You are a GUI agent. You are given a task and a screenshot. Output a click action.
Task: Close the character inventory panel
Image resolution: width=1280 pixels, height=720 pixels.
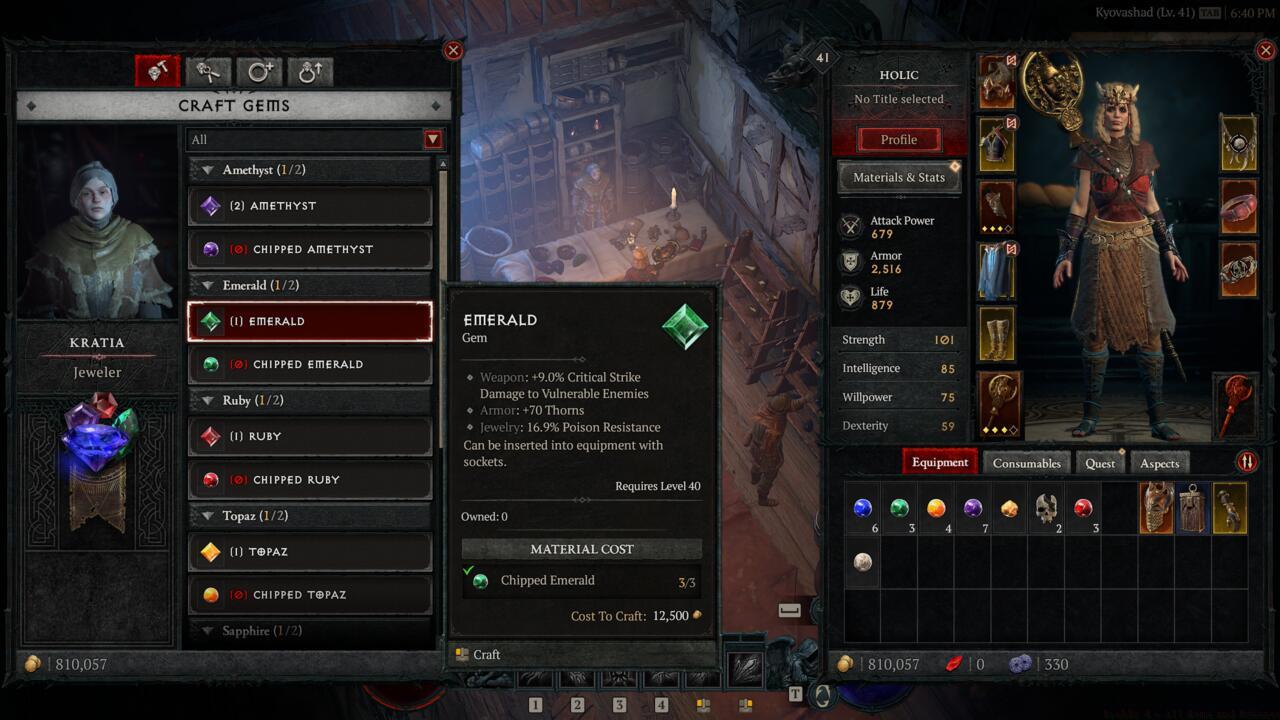tap(1267, 50)
